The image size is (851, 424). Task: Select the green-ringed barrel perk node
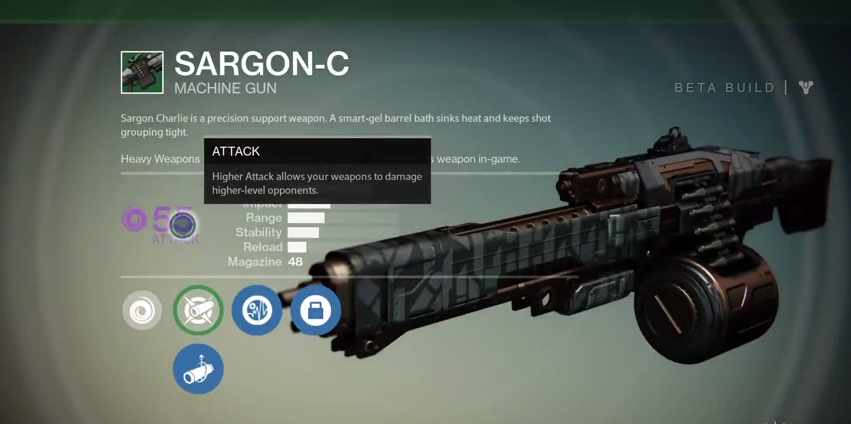(x=198, y=310)
